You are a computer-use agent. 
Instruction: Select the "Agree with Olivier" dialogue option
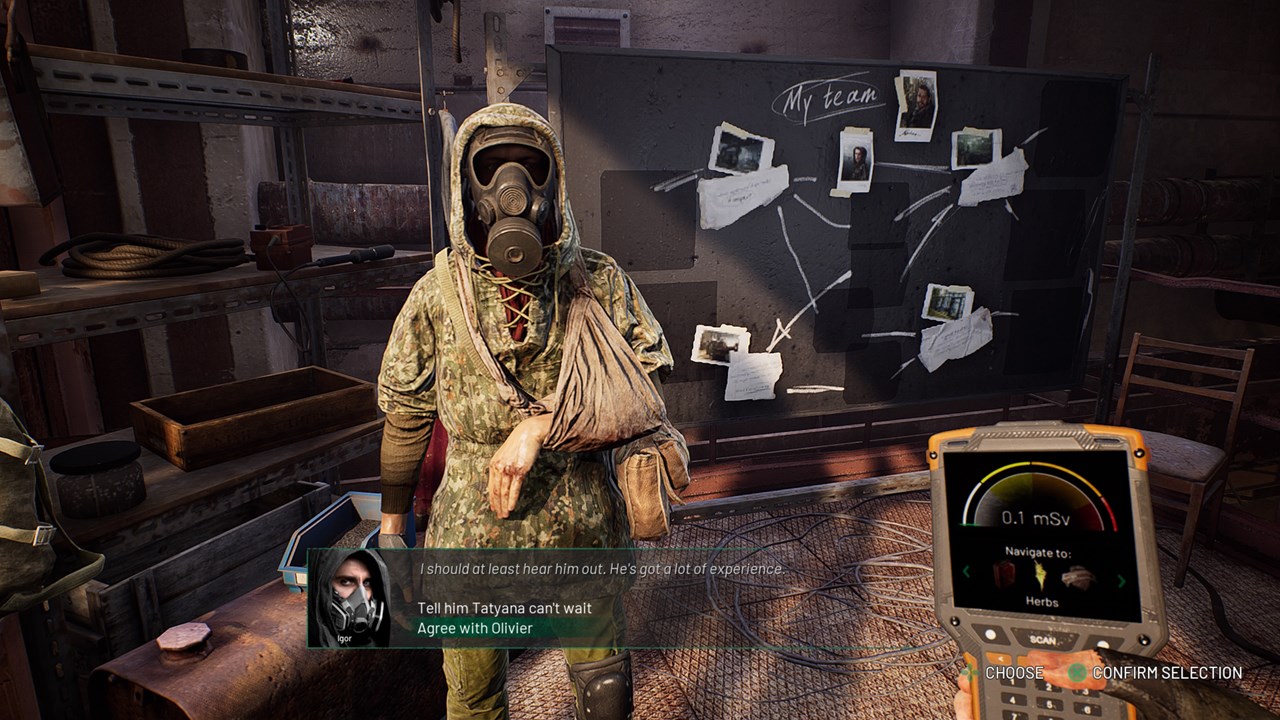click(x=474, y=628)
